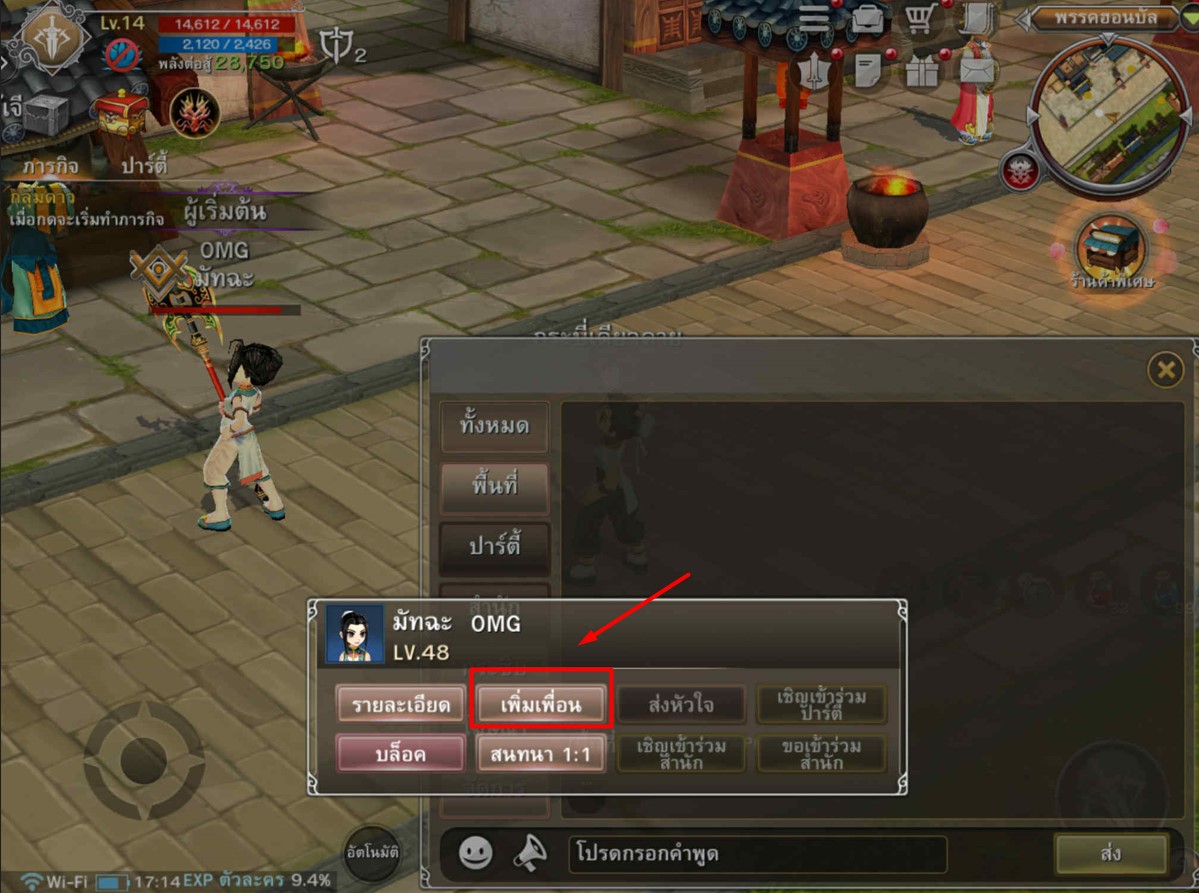This screenshot has height=893, width=1199.
Task: Focus the chat text input field
Action: pos(758,854)
